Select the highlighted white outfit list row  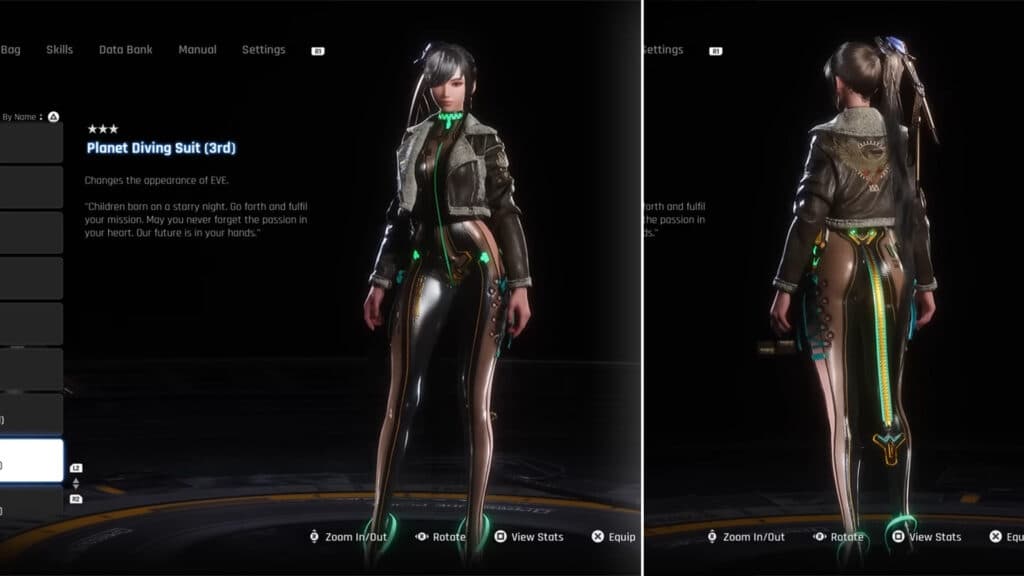pyautogui.click(x=31, y=462)
